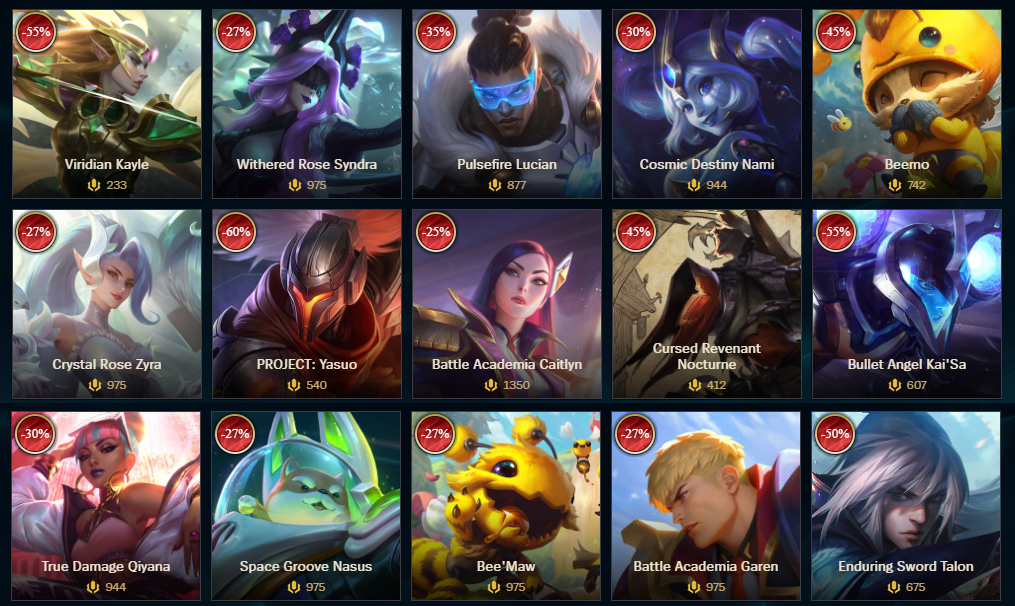Image resolution: width=1015 pixels, height=606 pixels.
Task: Open the Space Groove Nasus skin offer
Action: (x=307, y=505)
